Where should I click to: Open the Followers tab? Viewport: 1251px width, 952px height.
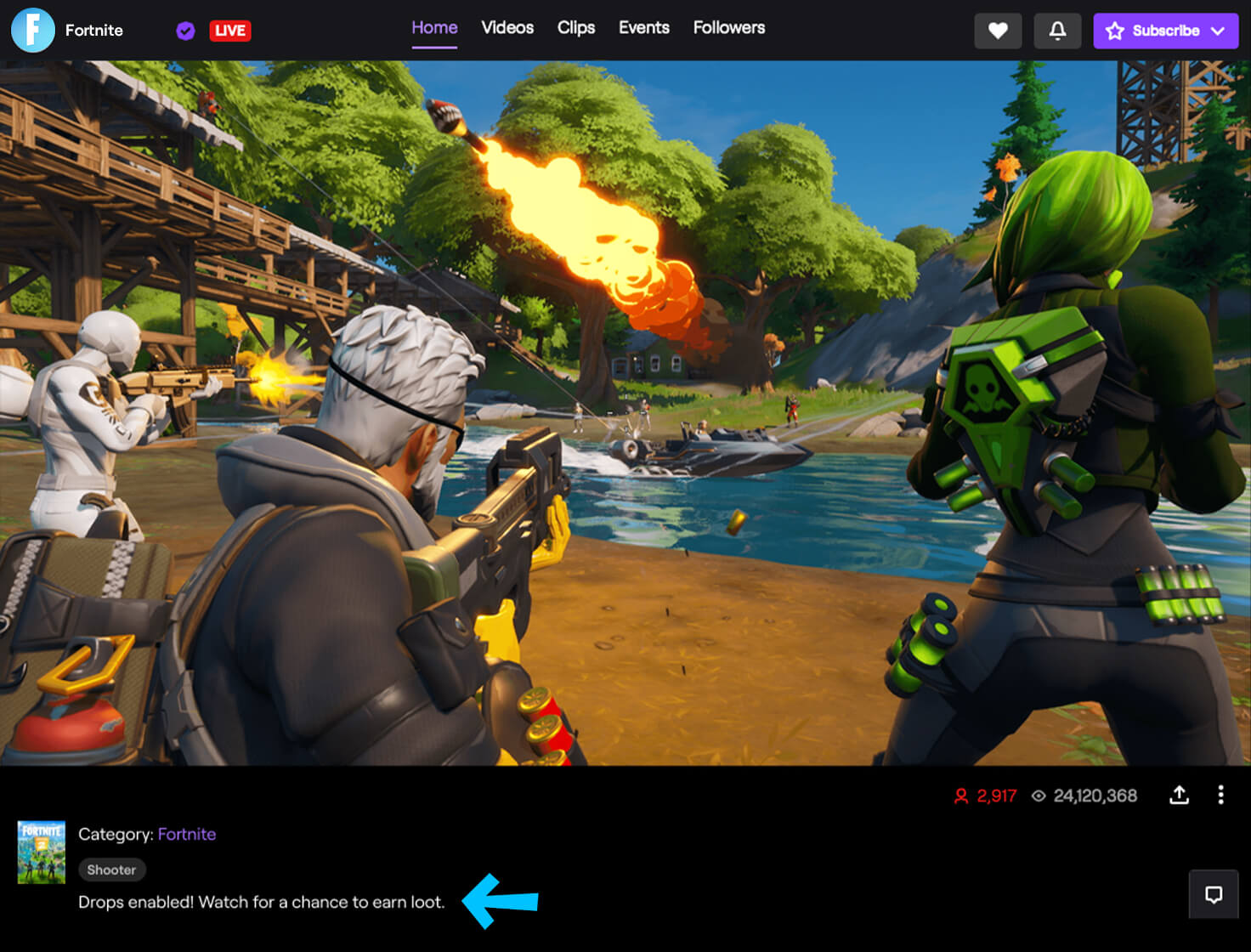click(728, 28)
